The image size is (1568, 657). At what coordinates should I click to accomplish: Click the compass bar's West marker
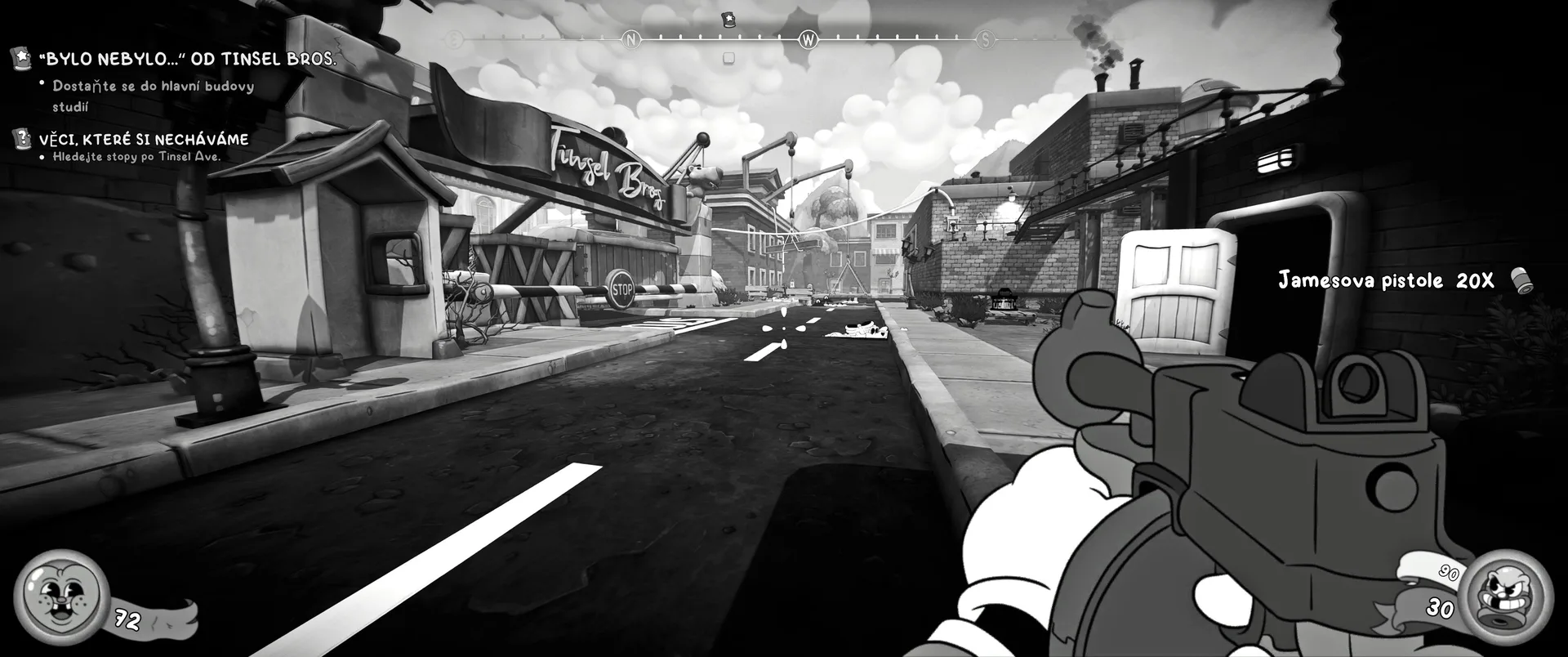[808, 39]
